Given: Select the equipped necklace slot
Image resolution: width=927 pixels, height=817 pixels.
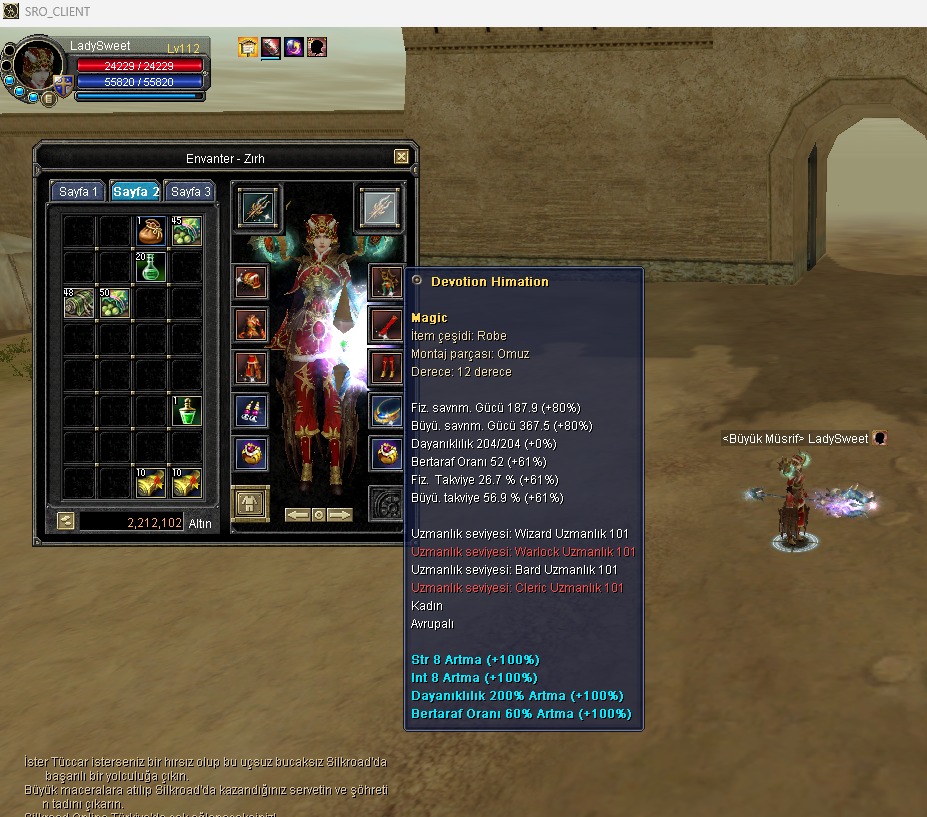Looking at the screenshot, I should (x=386, y=411).
